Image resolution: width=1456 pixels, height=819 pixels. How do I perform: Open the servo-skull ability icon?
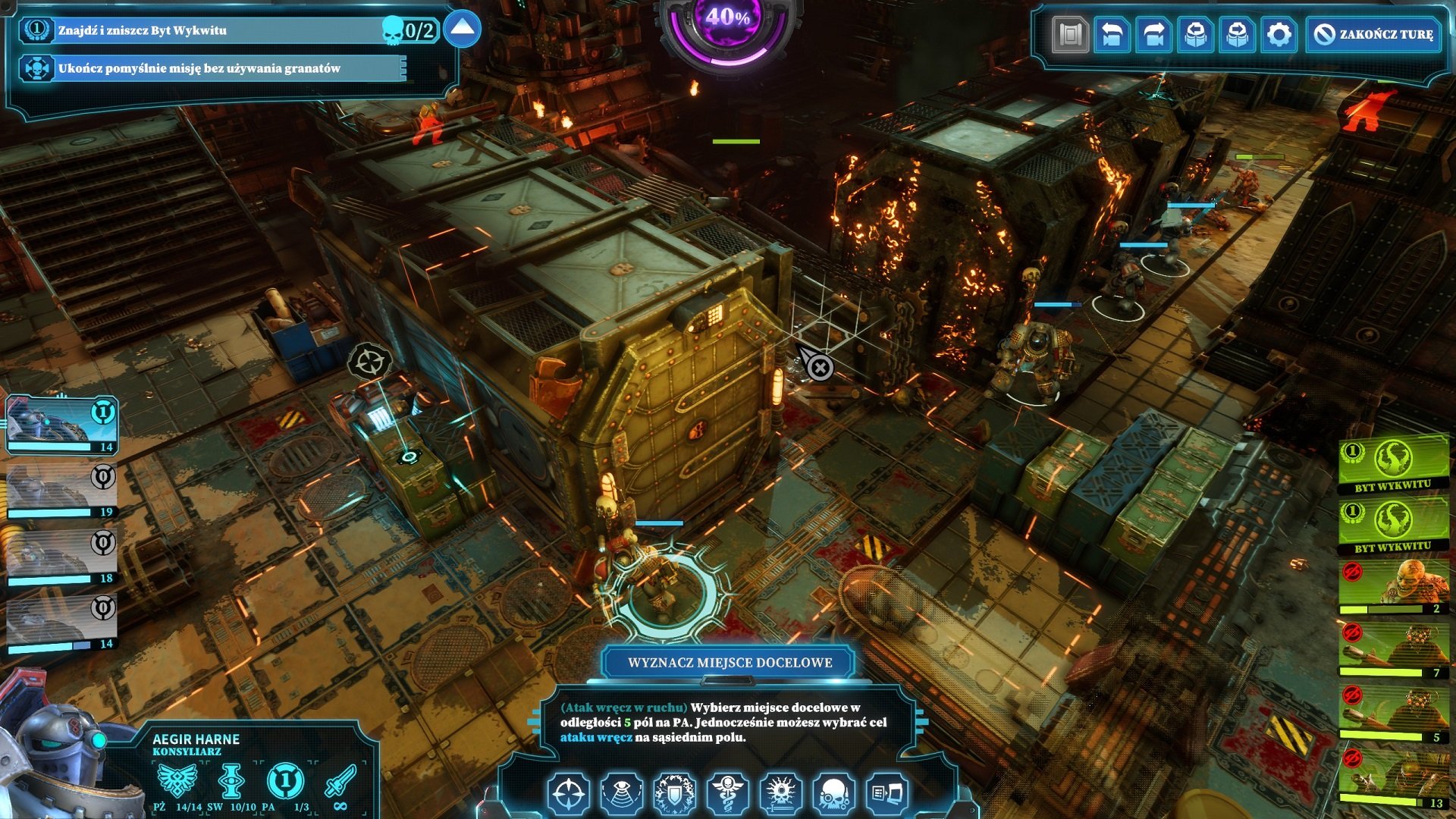(x=833, y=792)
